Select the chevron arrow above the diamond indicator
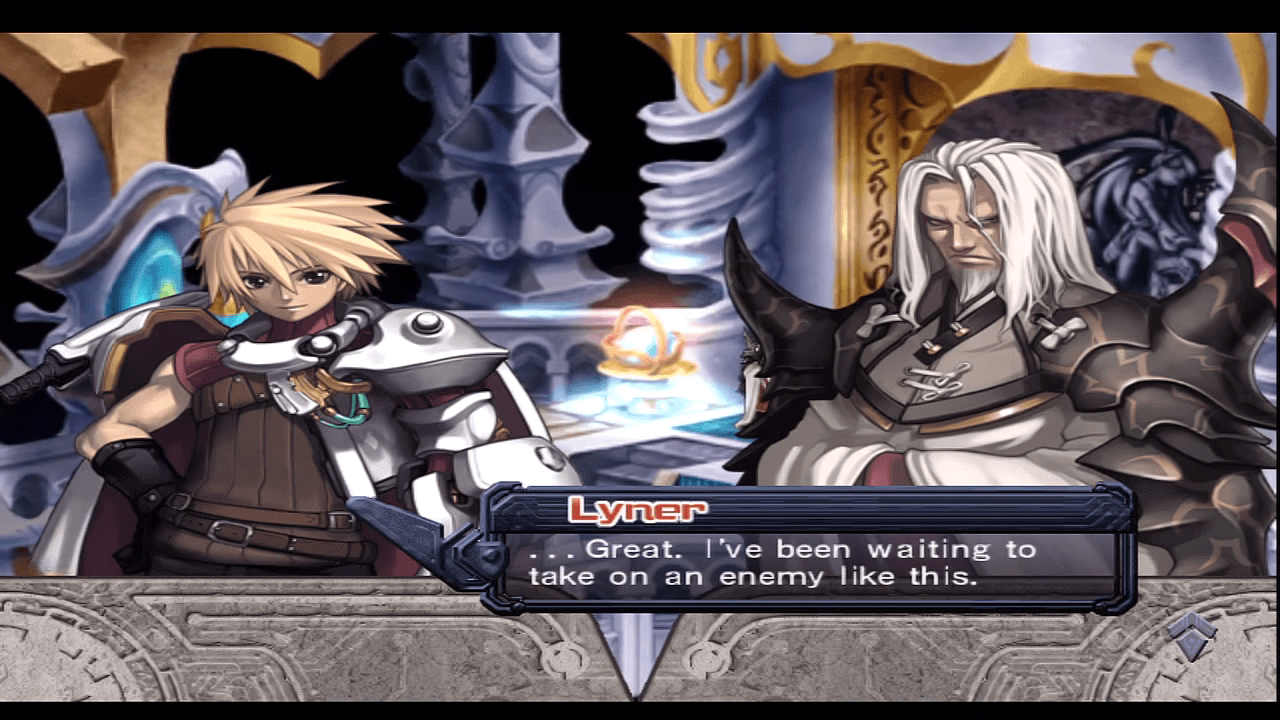The width and height of the screenshot is (1280, 720). click(x=1190, y=622)
